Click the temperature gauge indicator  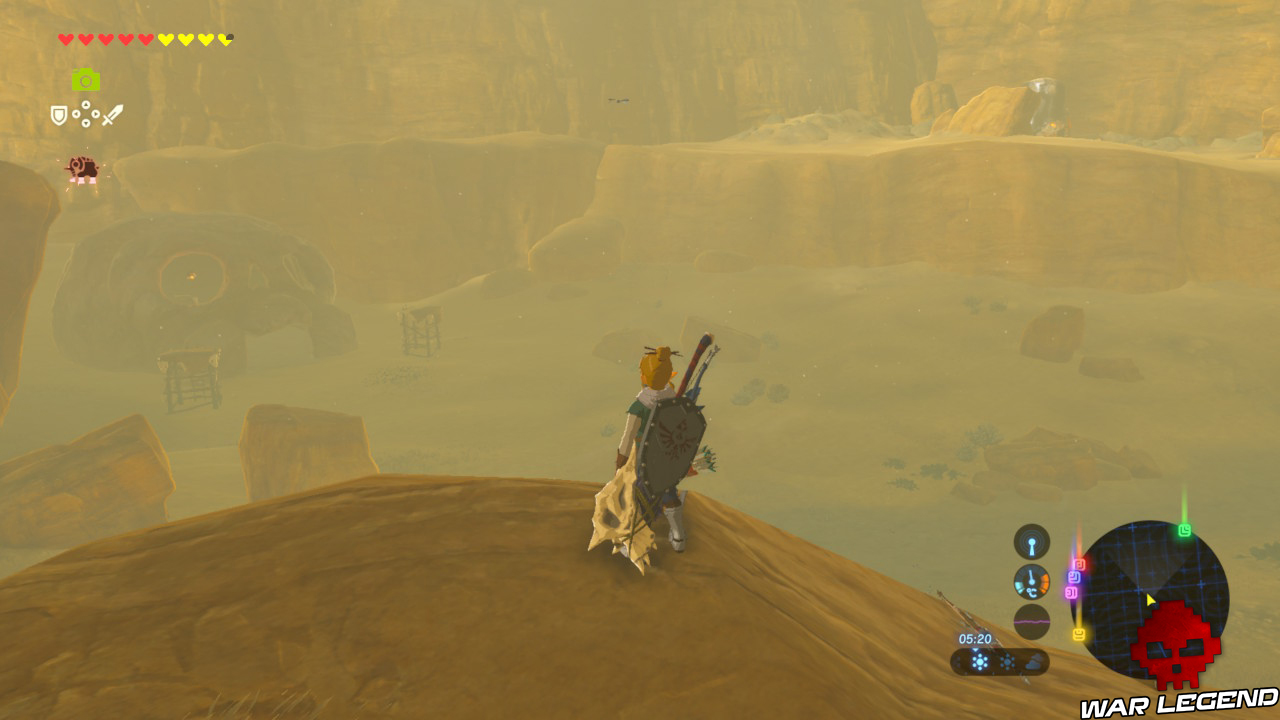(x=1031, y=581)
